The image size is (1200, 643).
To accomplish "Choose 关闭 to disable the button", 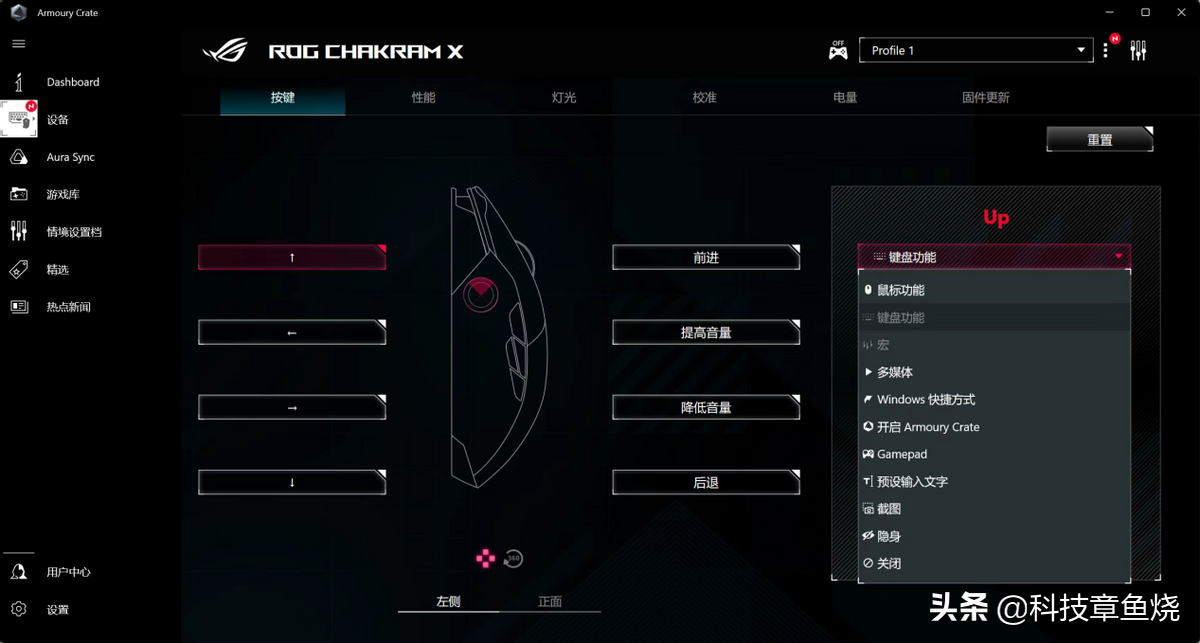I will [888, 564].
